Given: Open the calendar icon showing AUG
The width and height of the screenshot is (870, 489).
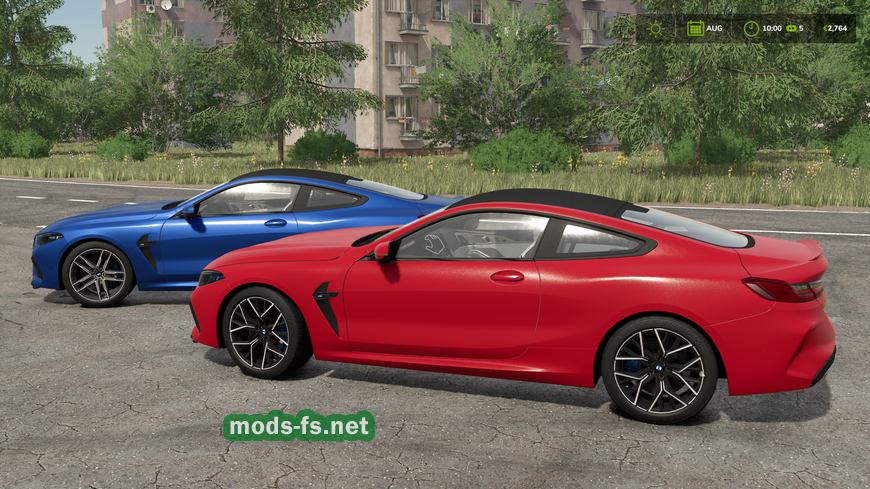Looking at the screenshot, I should (693, 28).
